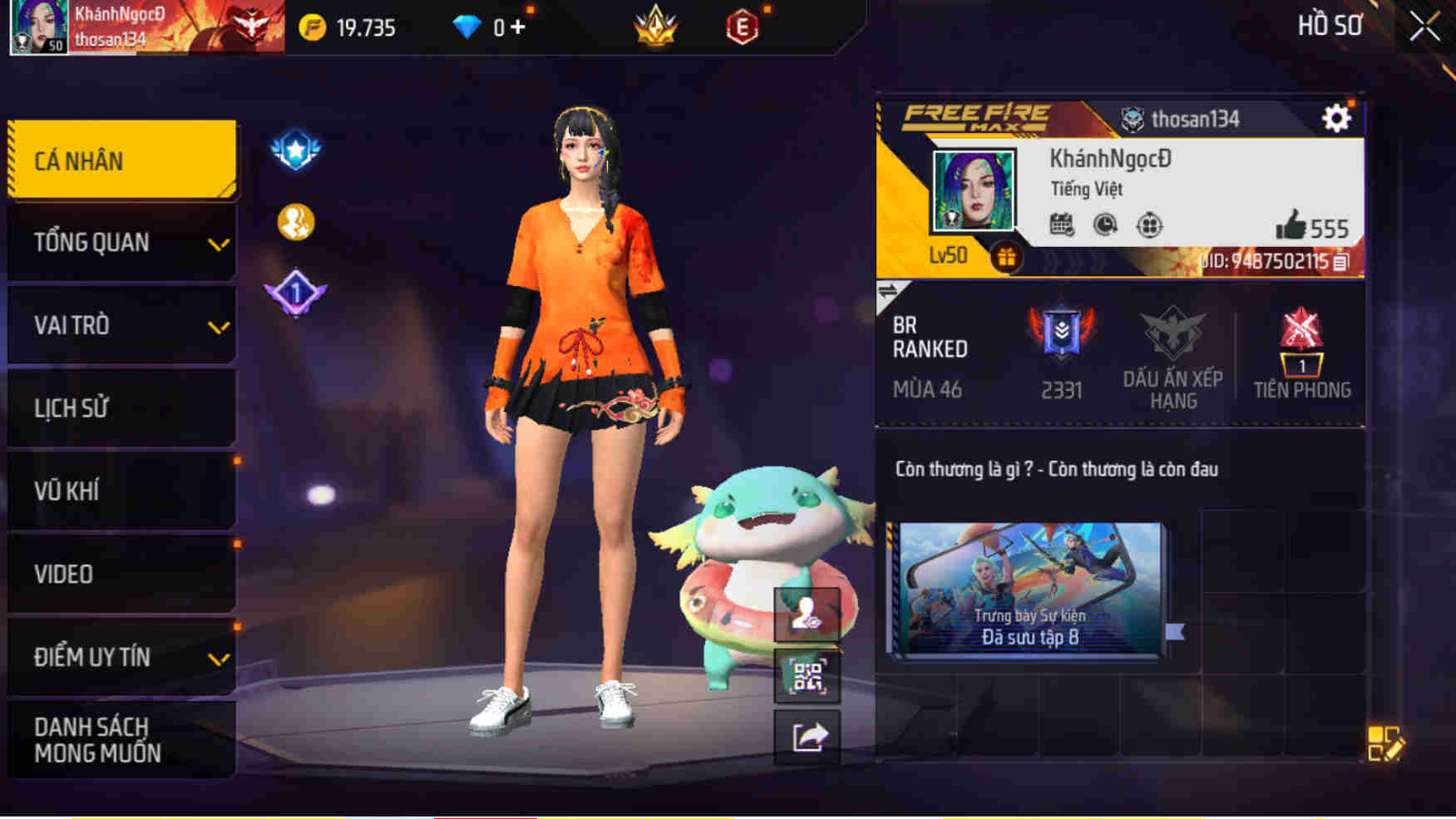Open the share arrow icon

pos(807,735)
